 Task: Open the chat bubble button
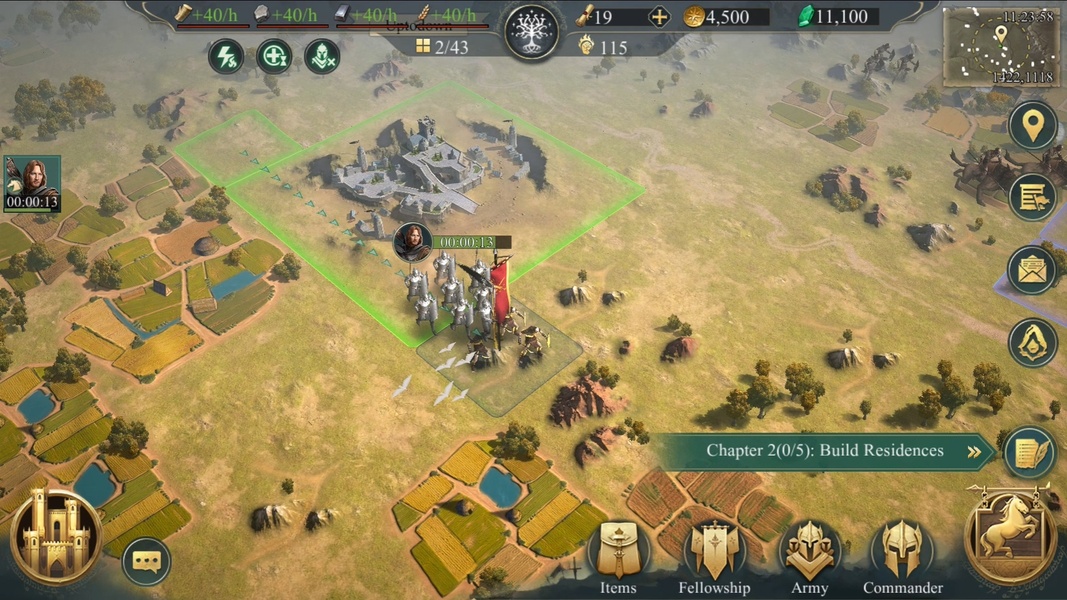[146, 561]
